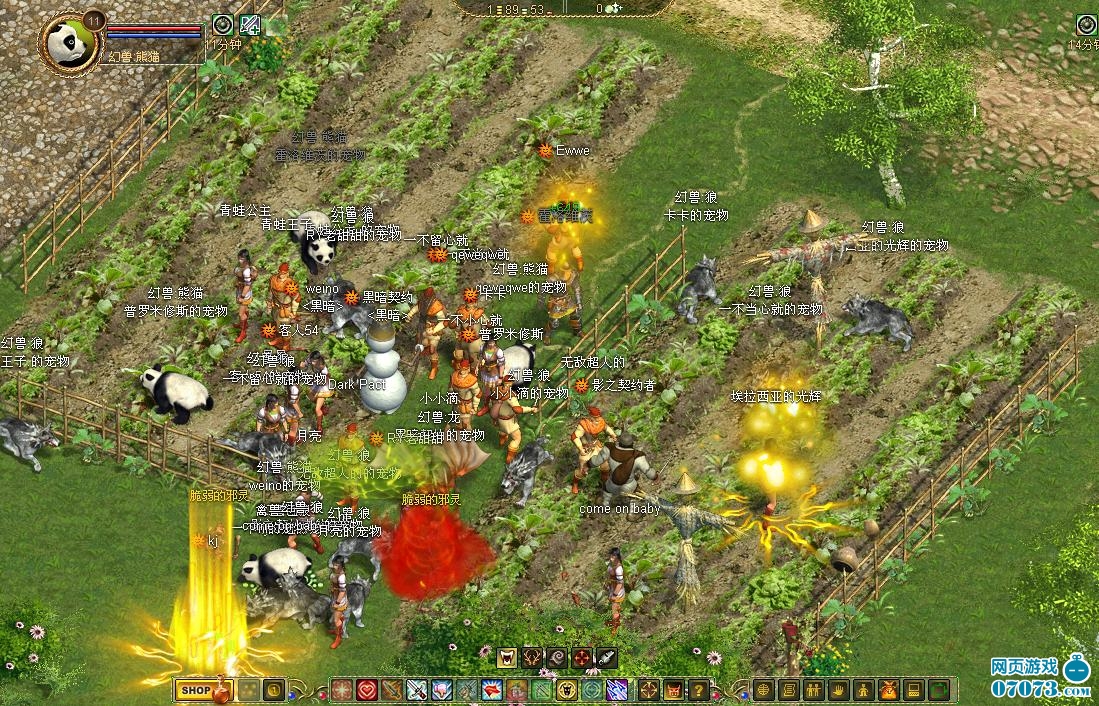Select the gold coin slot beside SHOP

[x=273, y=690]
